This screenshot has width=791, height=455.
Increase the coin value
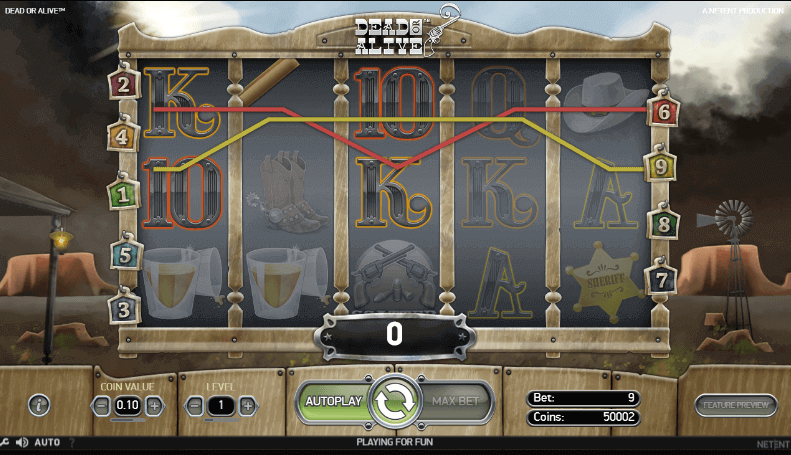pos(154,406)
